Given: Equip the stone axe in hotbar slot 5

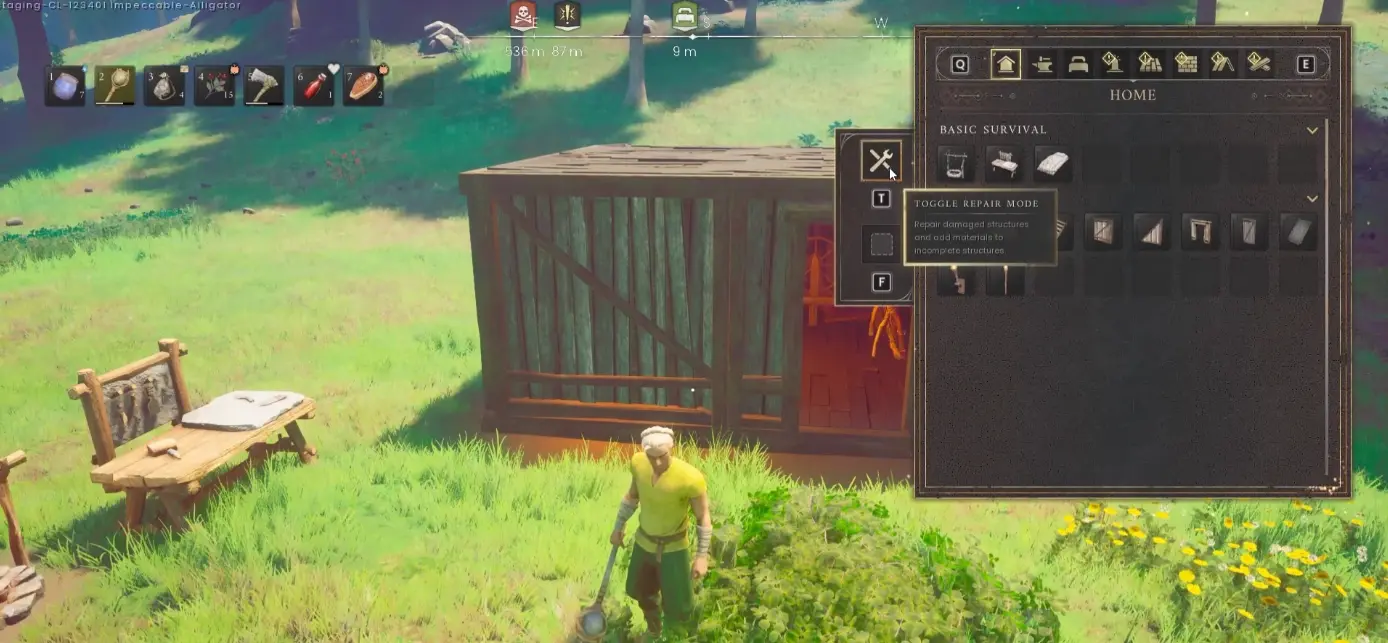Looking at the screenshot, I should (x=264, y=86).
